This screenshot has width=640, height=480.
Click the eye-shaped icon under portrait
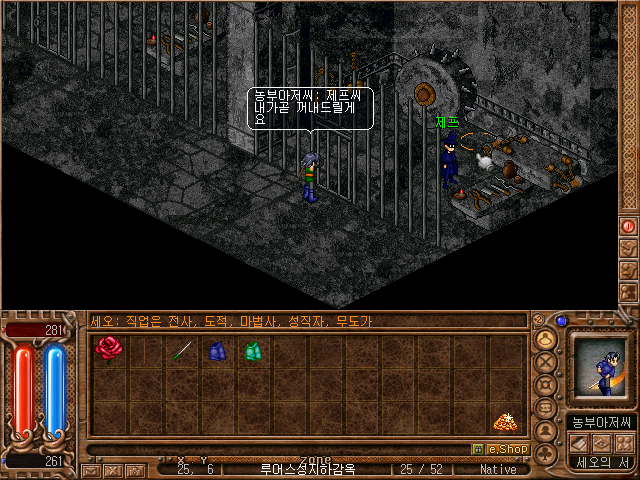tap(600, 442)
